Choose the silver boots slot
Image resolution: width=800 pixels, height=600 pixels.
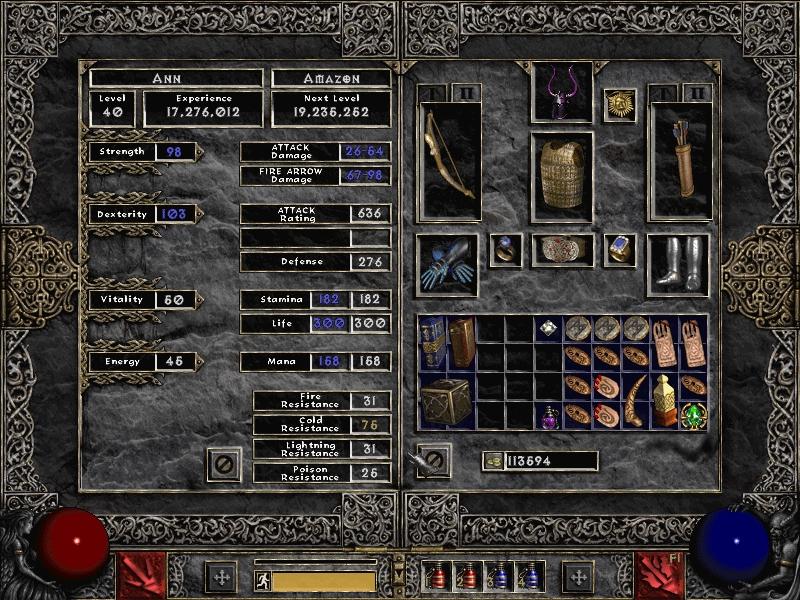tap(679, 264)
